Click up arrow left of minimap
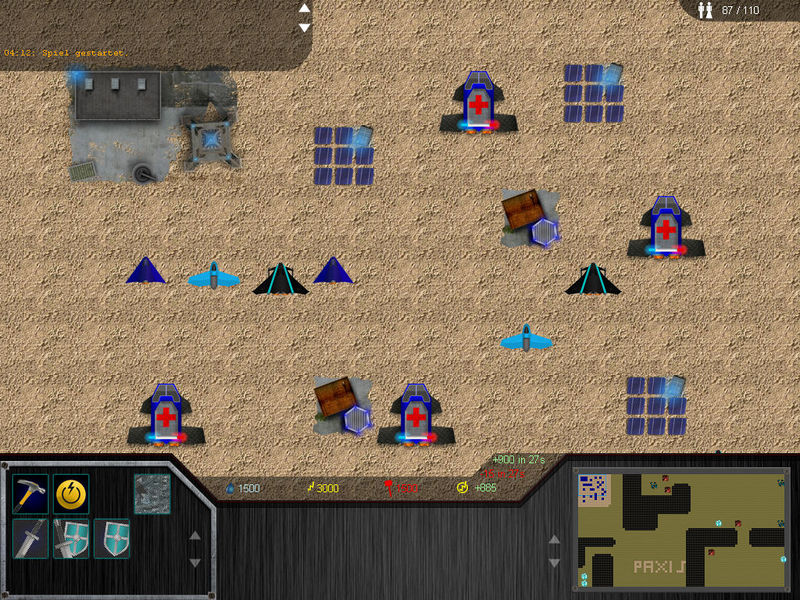The width and height of the screenshot is (800, 600). 555,538
